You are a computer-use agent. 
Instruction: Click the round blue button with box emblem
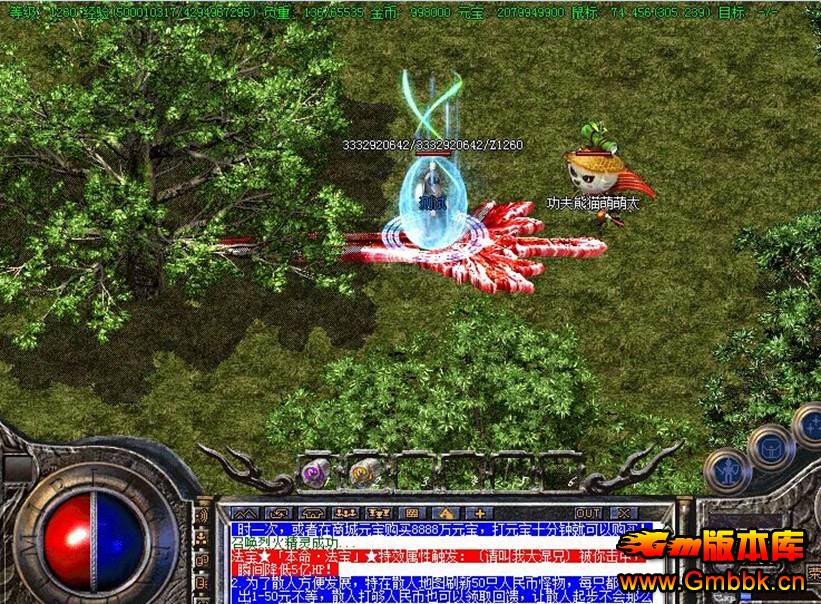[x=771, y=446]
